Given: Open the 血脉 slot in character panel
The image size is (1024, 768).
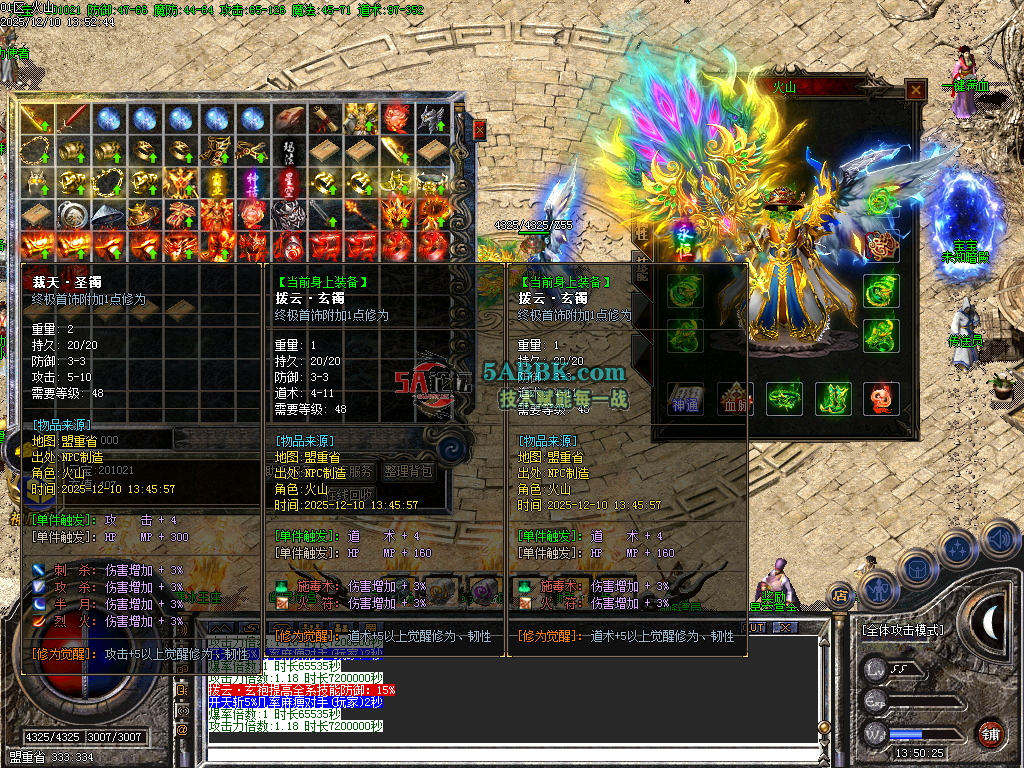Looking at the screenshot, I should (x=735, y=398).
